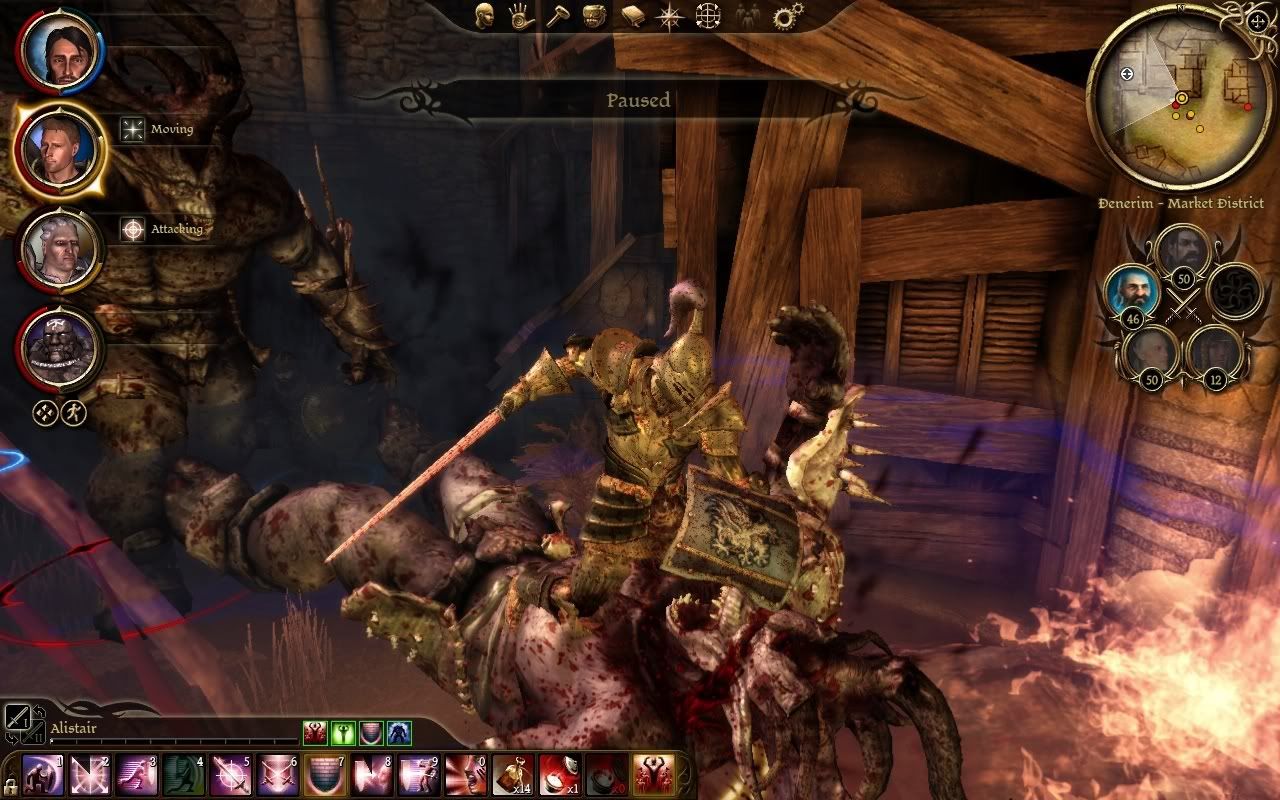Screen dimensions: 1280x800
Task: Use the war-cry ability in slot 0
Action: click(x=464, y=775)
